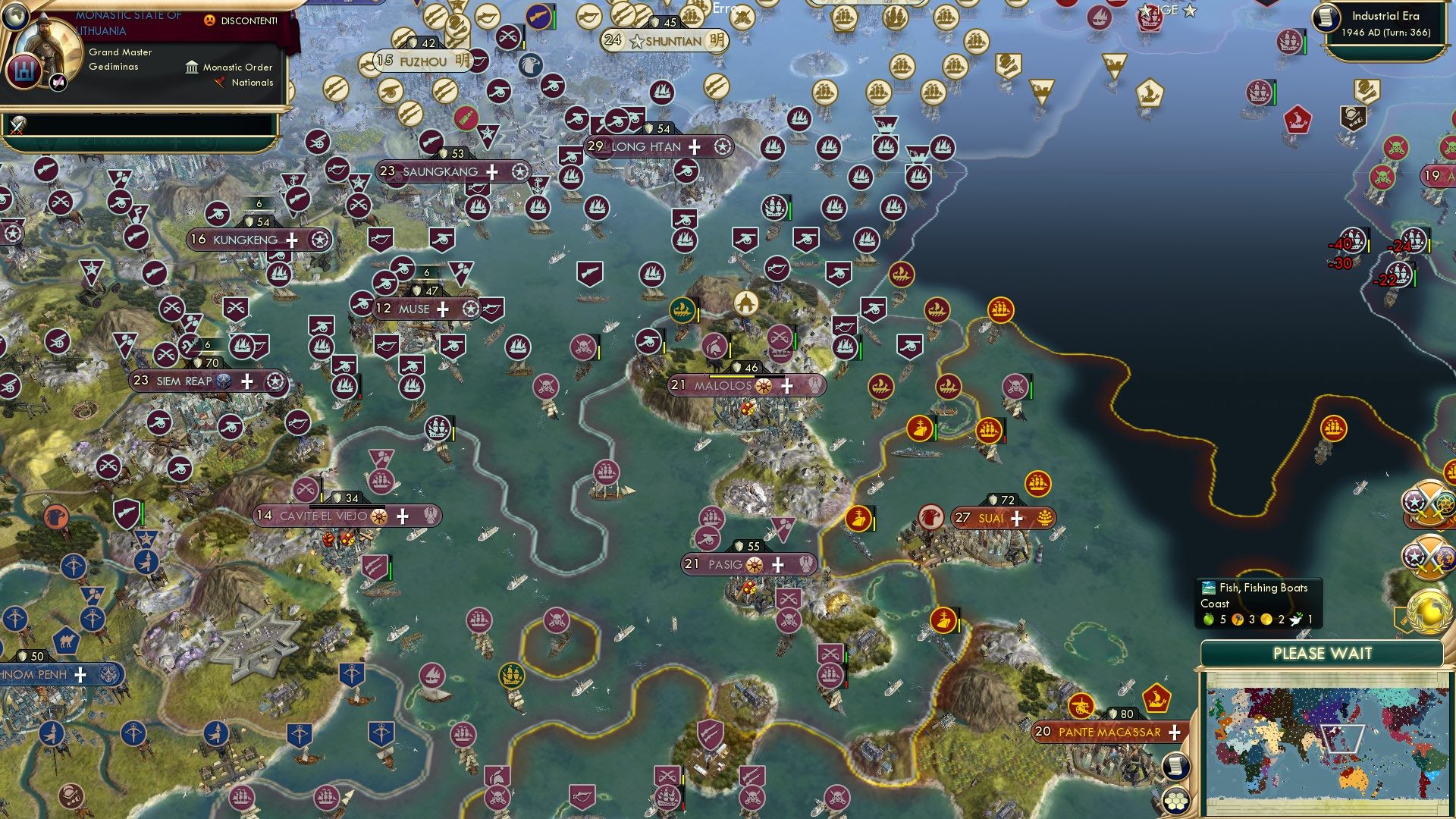The width and height of the screenshot is (1456, 819).
Task: Select the Pasig city banner
Action: (x=728, y=564)
